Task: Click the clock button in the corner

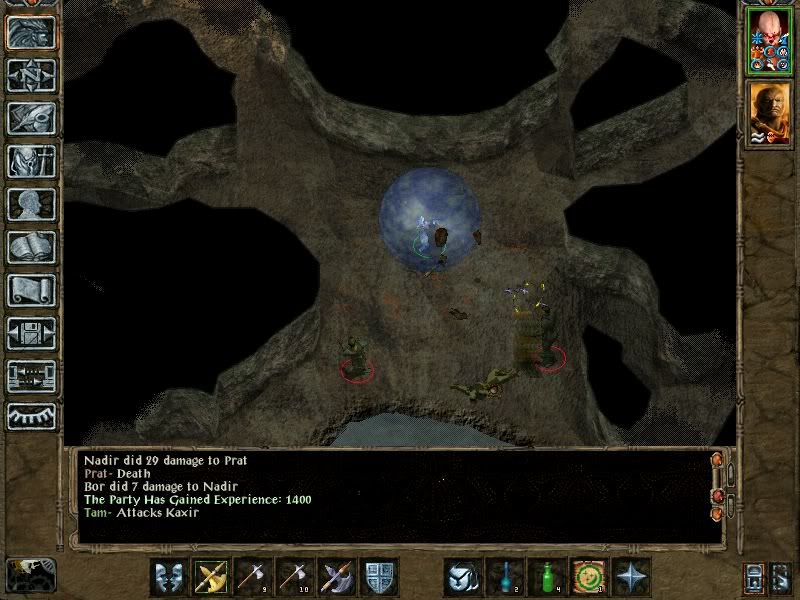Action: 30,574
